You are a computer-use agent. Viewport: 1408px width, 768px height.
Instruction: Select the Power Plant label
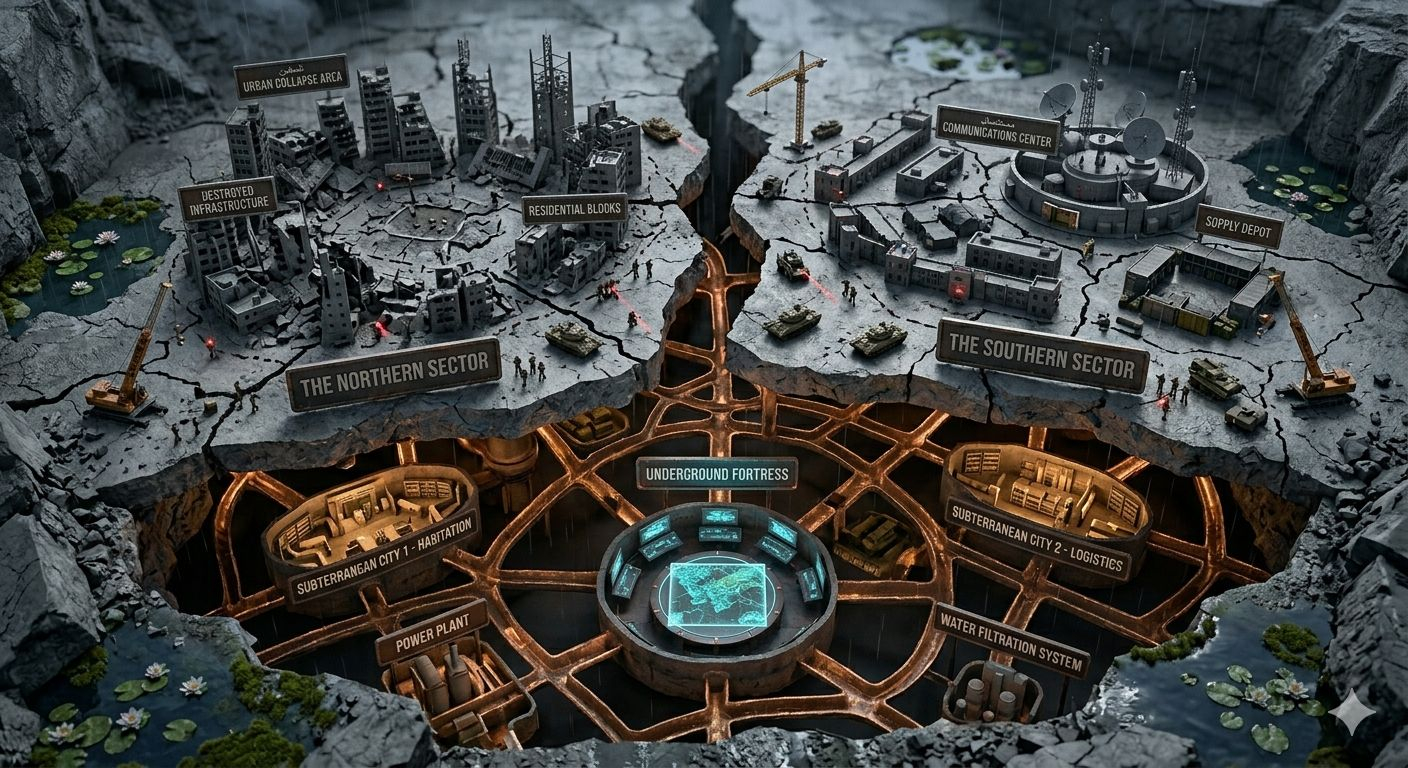click(432, 630)
